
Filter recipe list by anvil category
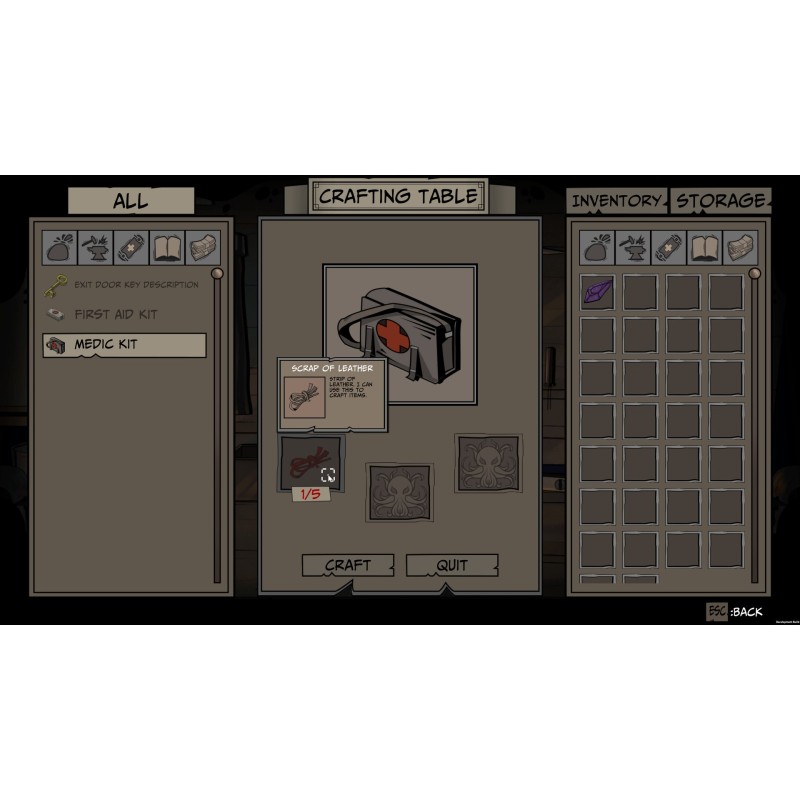pyautogui.click(x=97, y=247)
